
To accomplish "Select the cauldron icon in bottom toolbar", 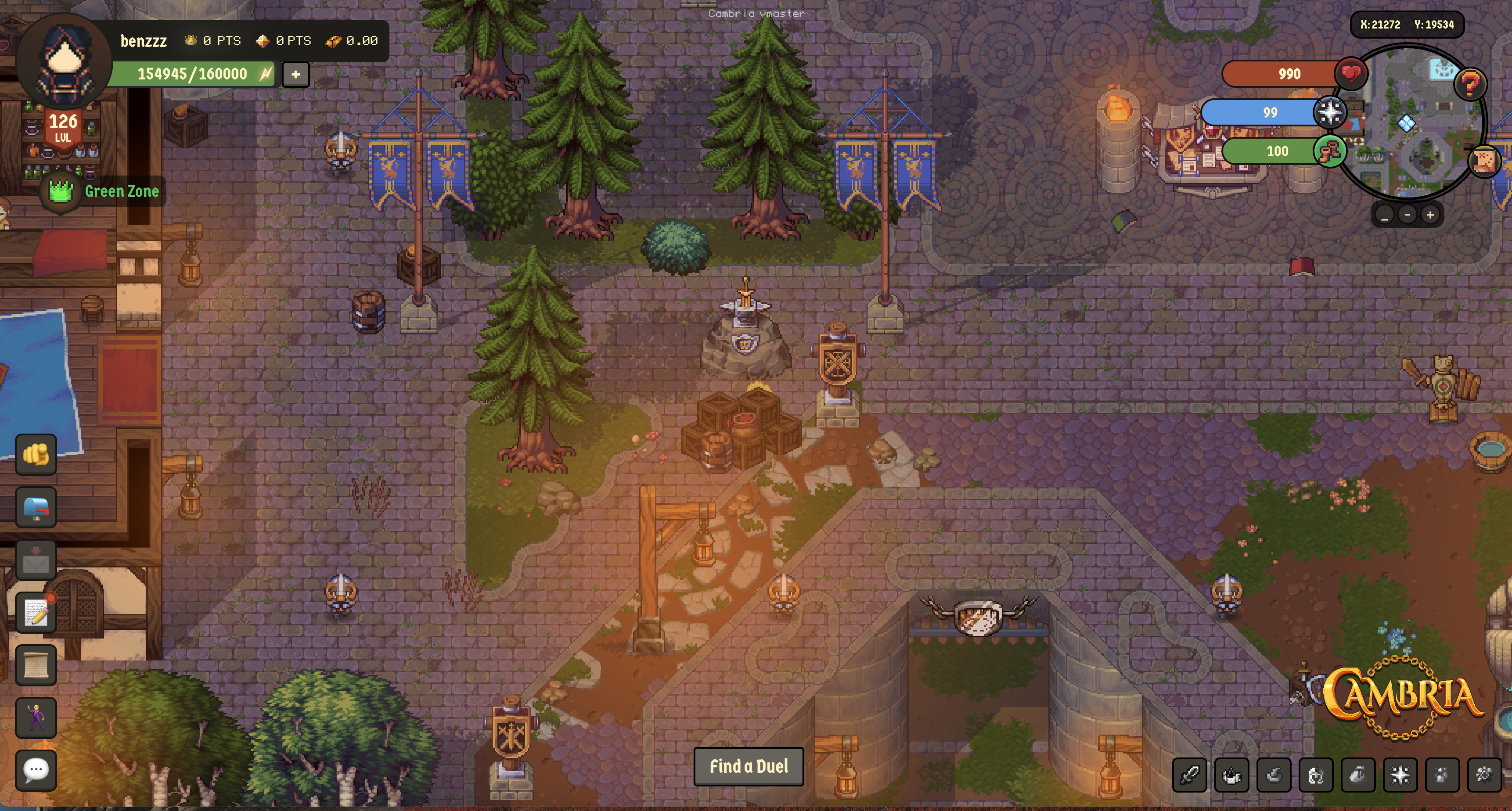I will [1231, 775].
